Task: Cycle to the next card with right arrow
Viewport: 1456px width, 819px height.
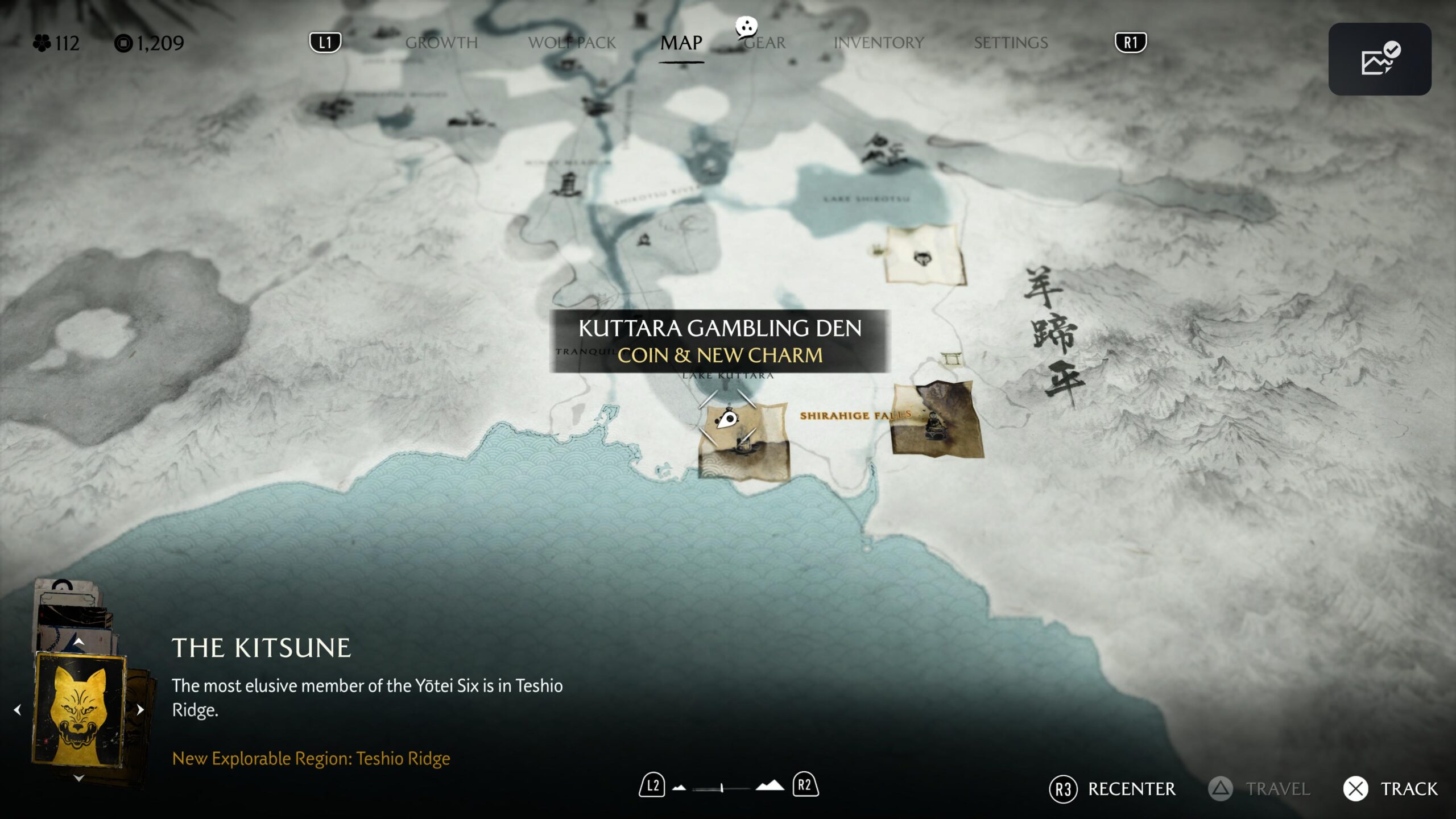Action: coord(140,710)
